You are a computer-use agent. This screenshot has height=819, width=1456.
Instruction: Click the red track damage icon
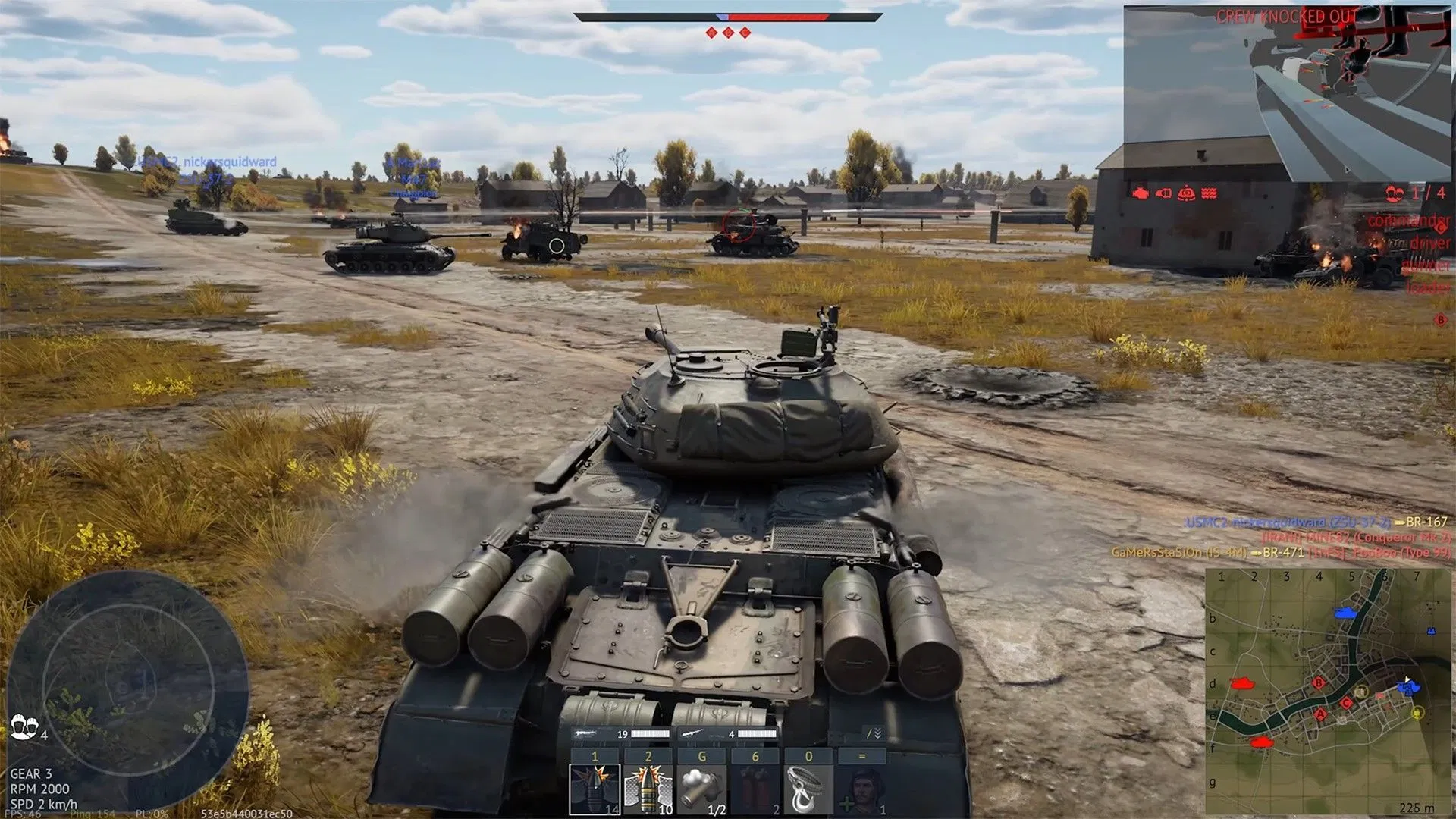pos(1210,194)
